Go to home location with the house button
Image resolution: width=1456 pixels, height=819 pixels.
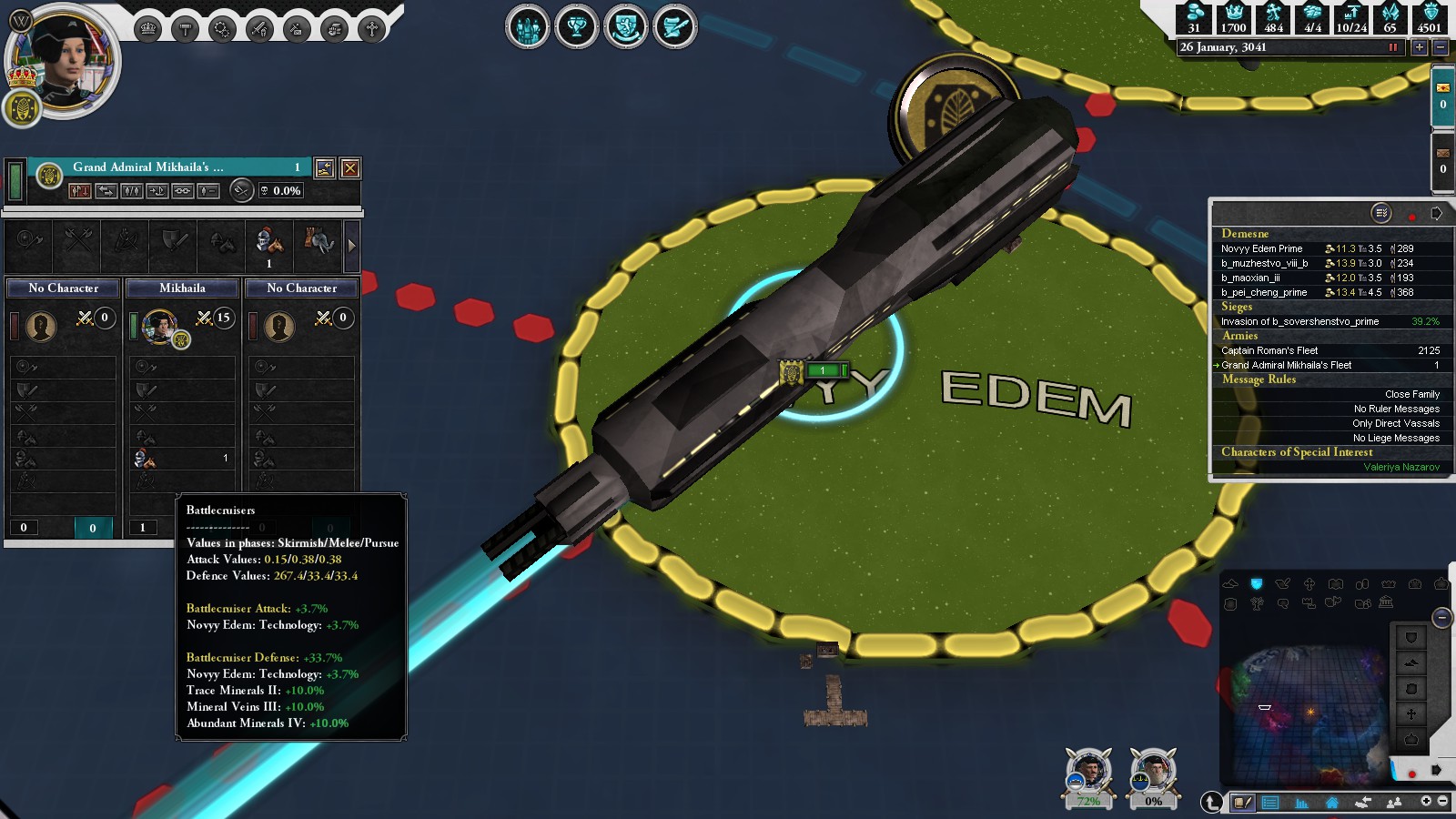click(1331, 803)
